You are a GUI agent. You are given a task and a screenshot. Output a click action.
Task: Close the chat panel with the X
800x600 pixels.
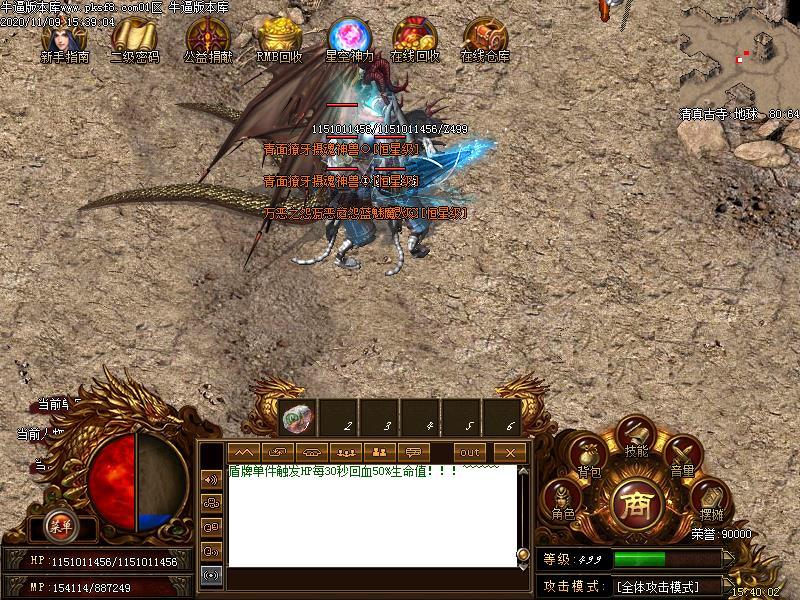click(x=510, y=452)
